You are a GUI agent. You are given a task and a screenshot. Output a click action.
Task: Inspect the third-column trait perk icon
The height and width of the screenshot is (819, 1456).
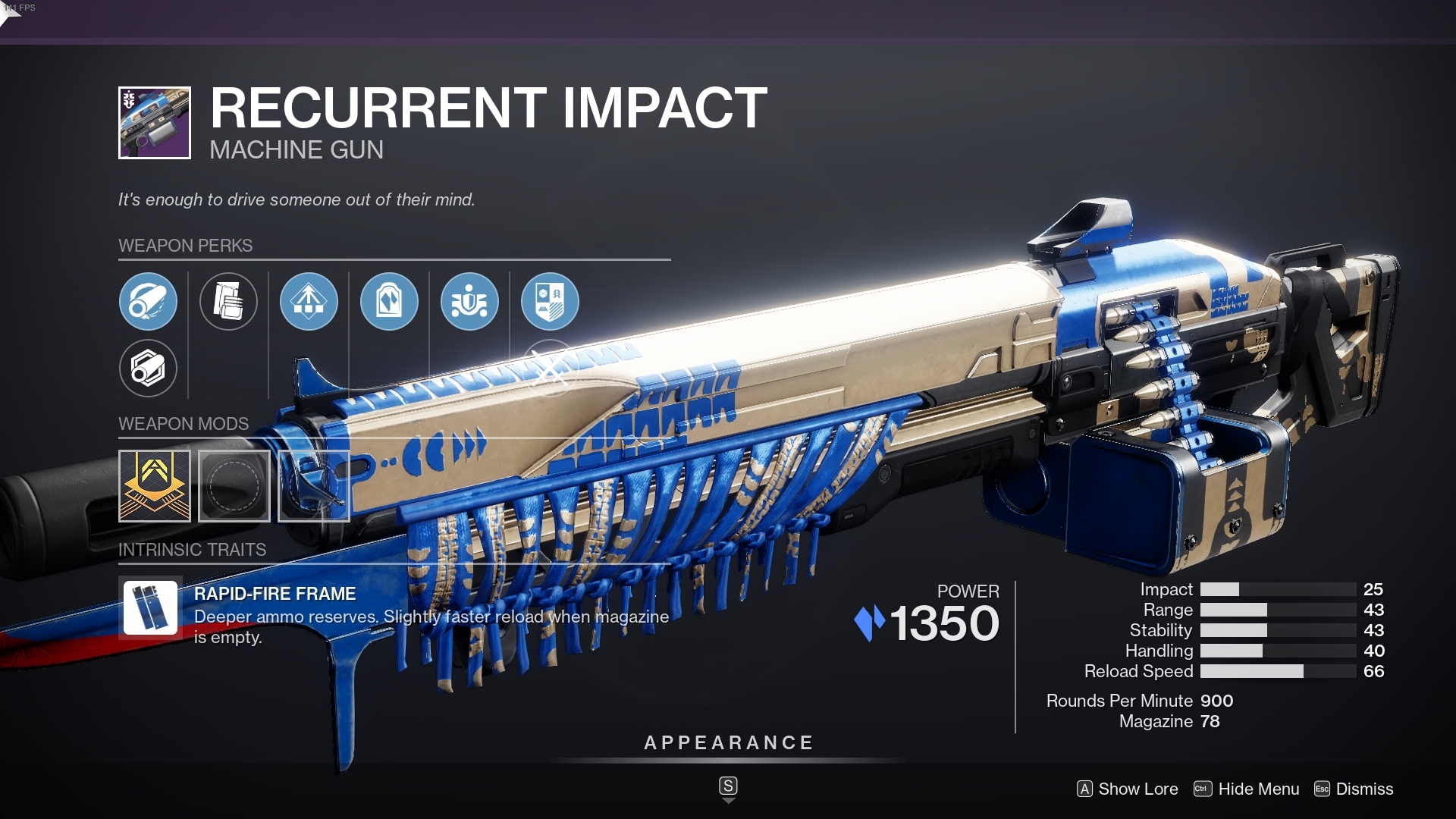point(309,301)
